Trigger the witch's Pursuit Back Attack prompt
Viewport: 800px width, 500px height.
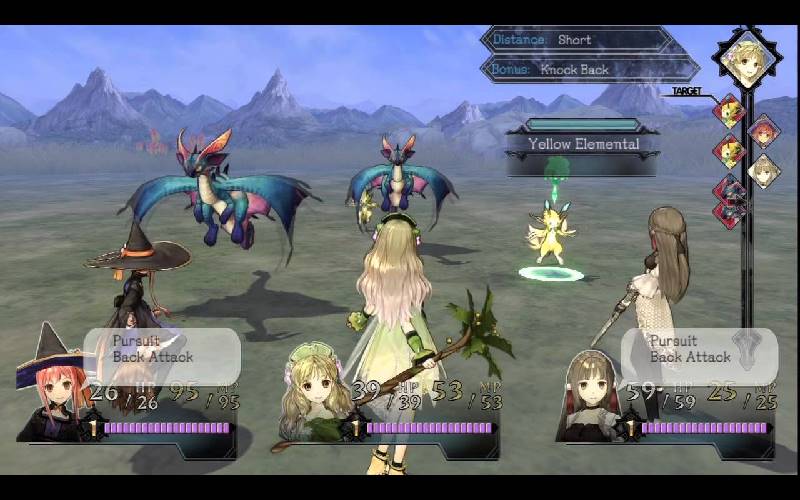coord(162,349)
